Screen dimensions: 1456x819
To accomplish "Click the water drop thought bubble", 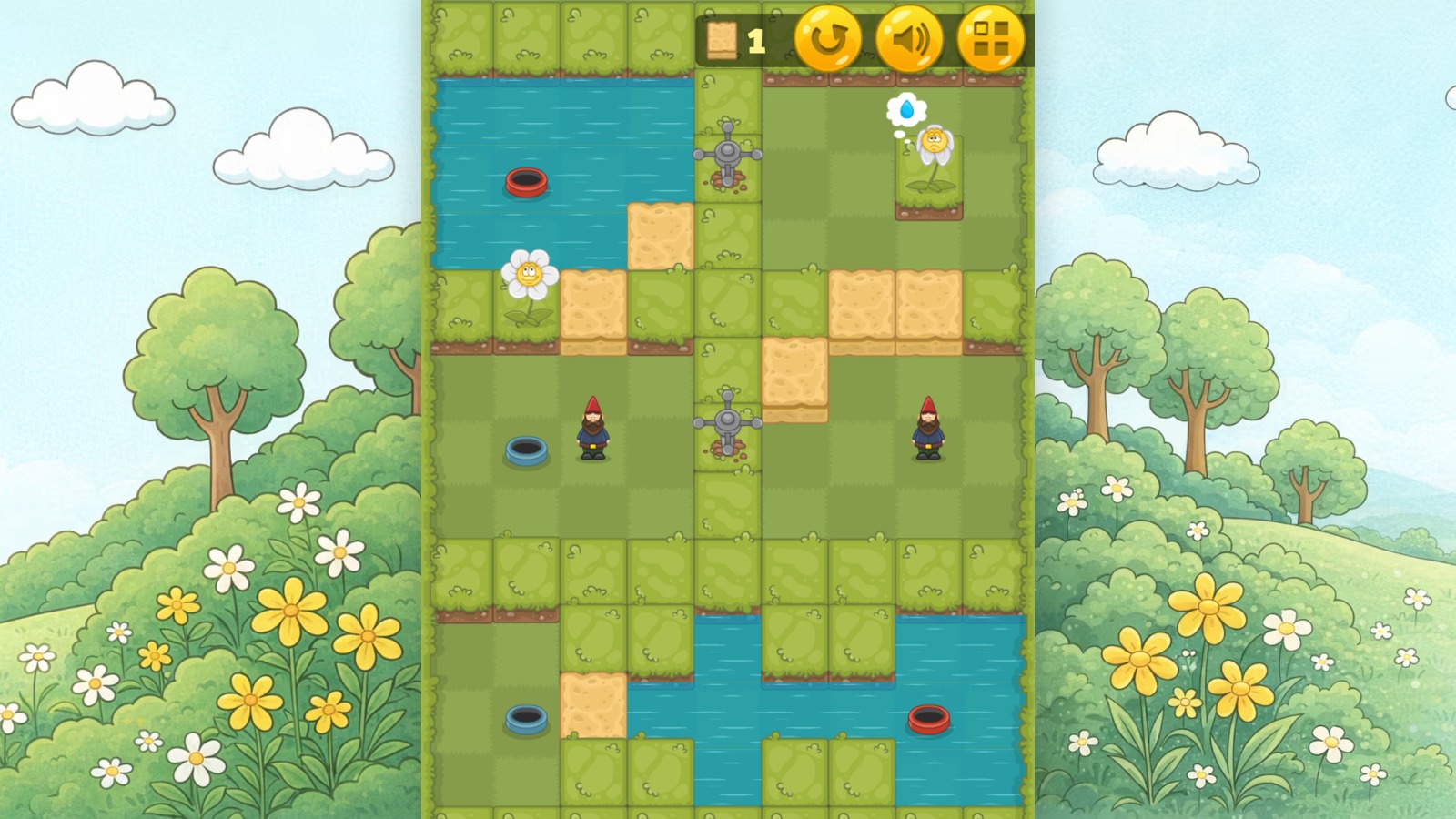I will pyautogui.click(x=906, y=107).
